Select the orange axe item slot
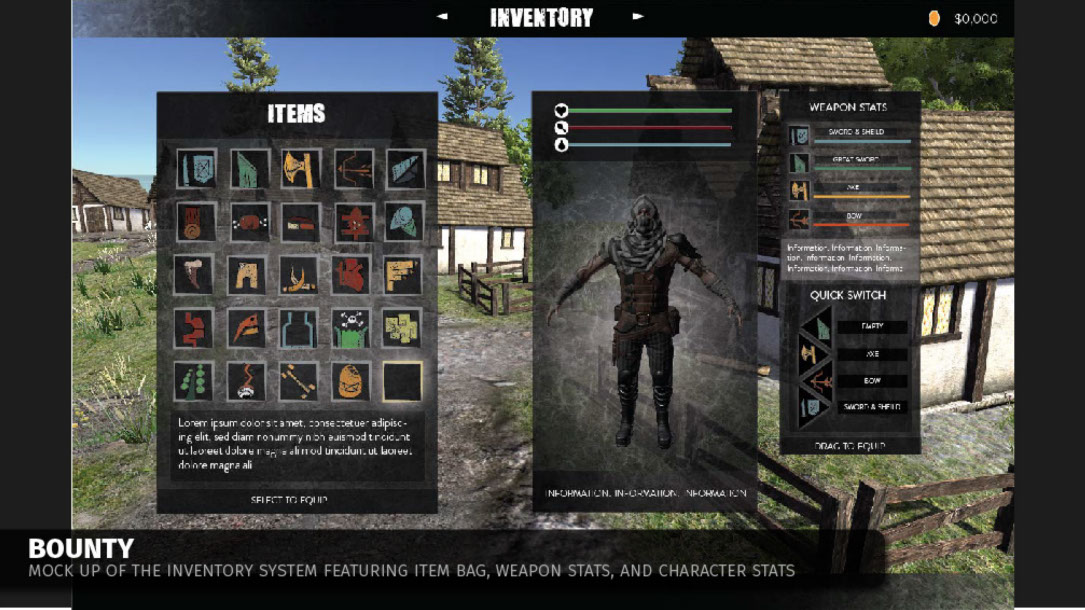 coord(301,169)
